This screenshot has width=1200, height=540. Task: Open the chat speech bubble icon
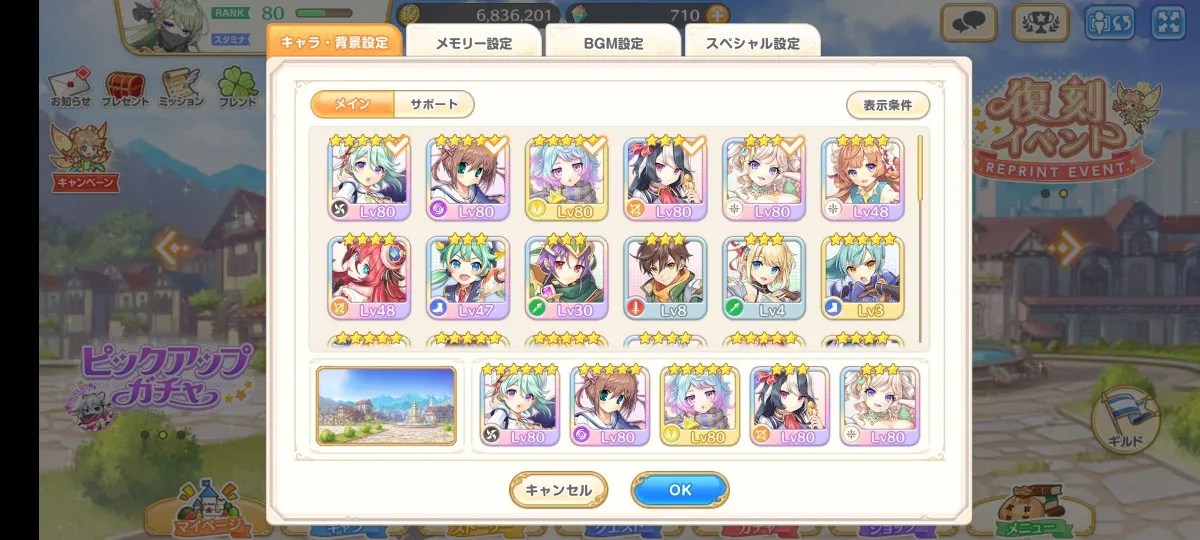(x=968, y=22)
